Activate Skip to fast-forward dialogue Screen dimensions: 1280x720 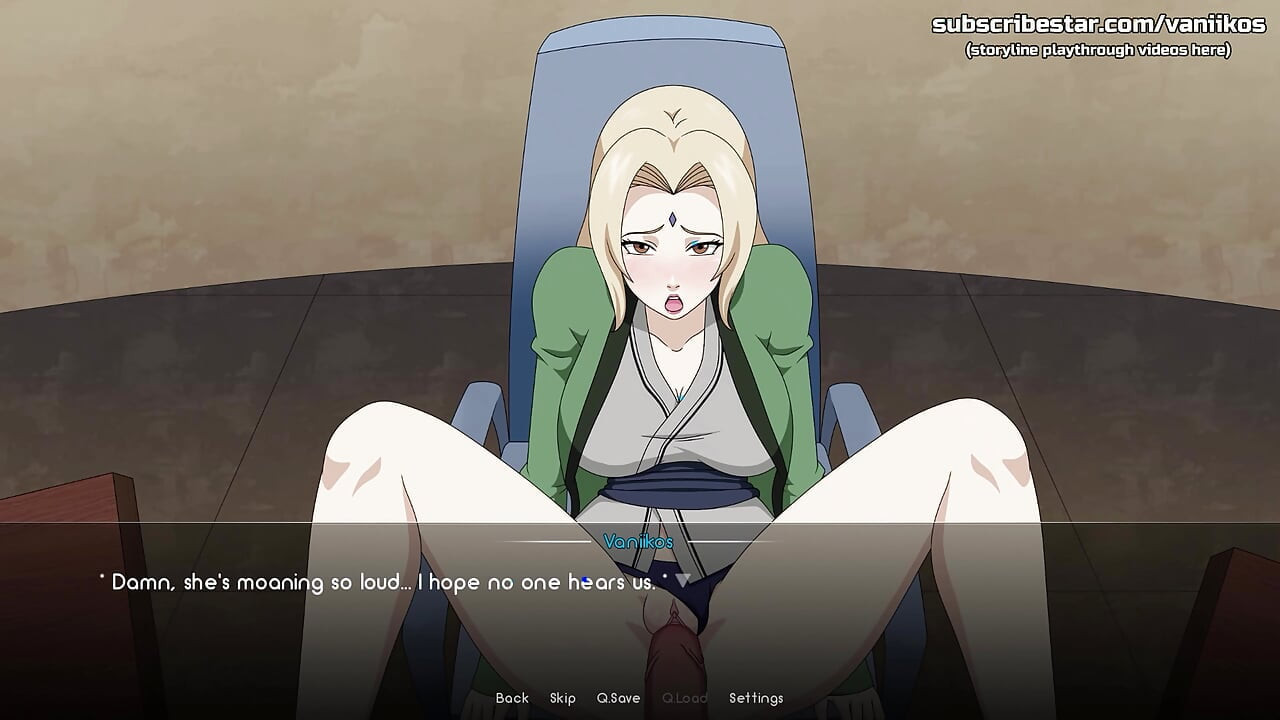562,698
